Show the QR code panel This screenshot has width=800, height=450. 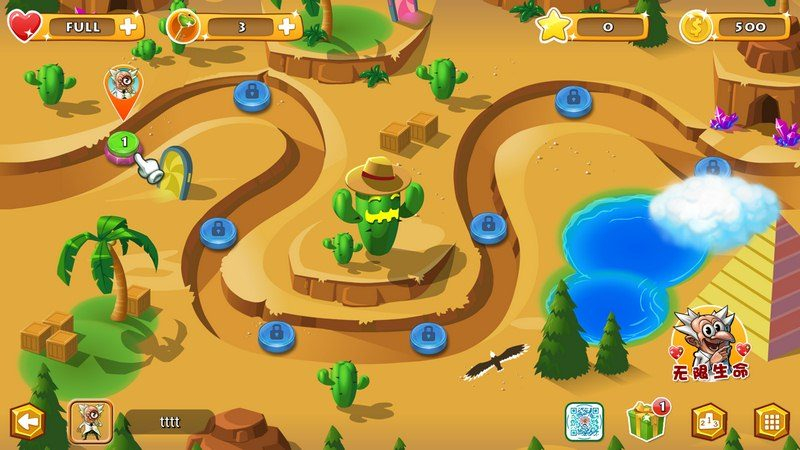tap(583, 422)
